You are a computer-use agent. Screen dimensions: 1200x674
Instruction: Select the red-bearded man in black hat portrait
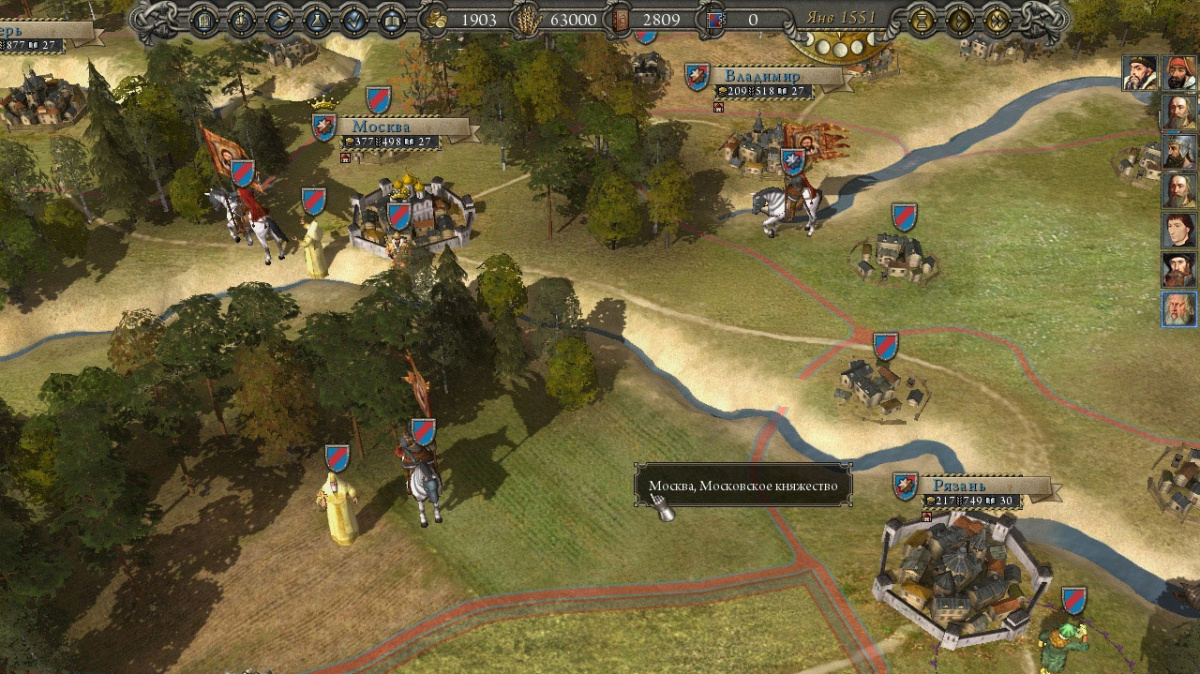coord(1179,269)
